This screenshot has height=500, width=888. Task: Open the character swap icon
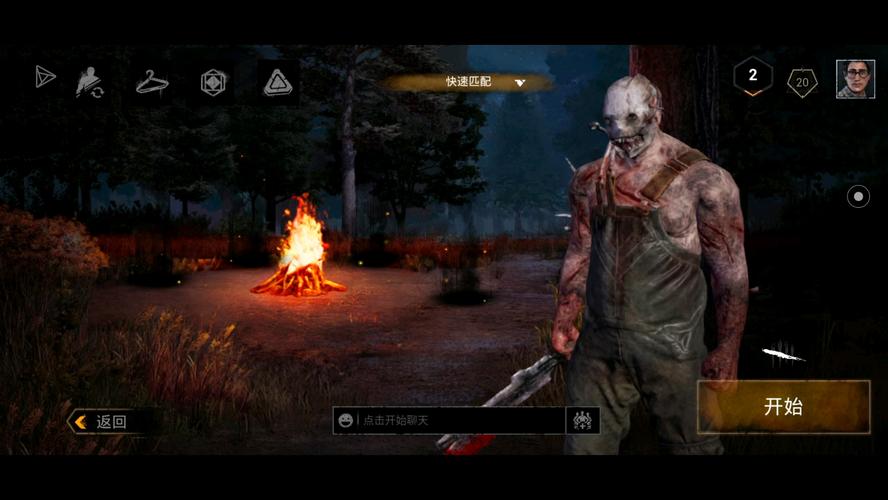[91, 82]
